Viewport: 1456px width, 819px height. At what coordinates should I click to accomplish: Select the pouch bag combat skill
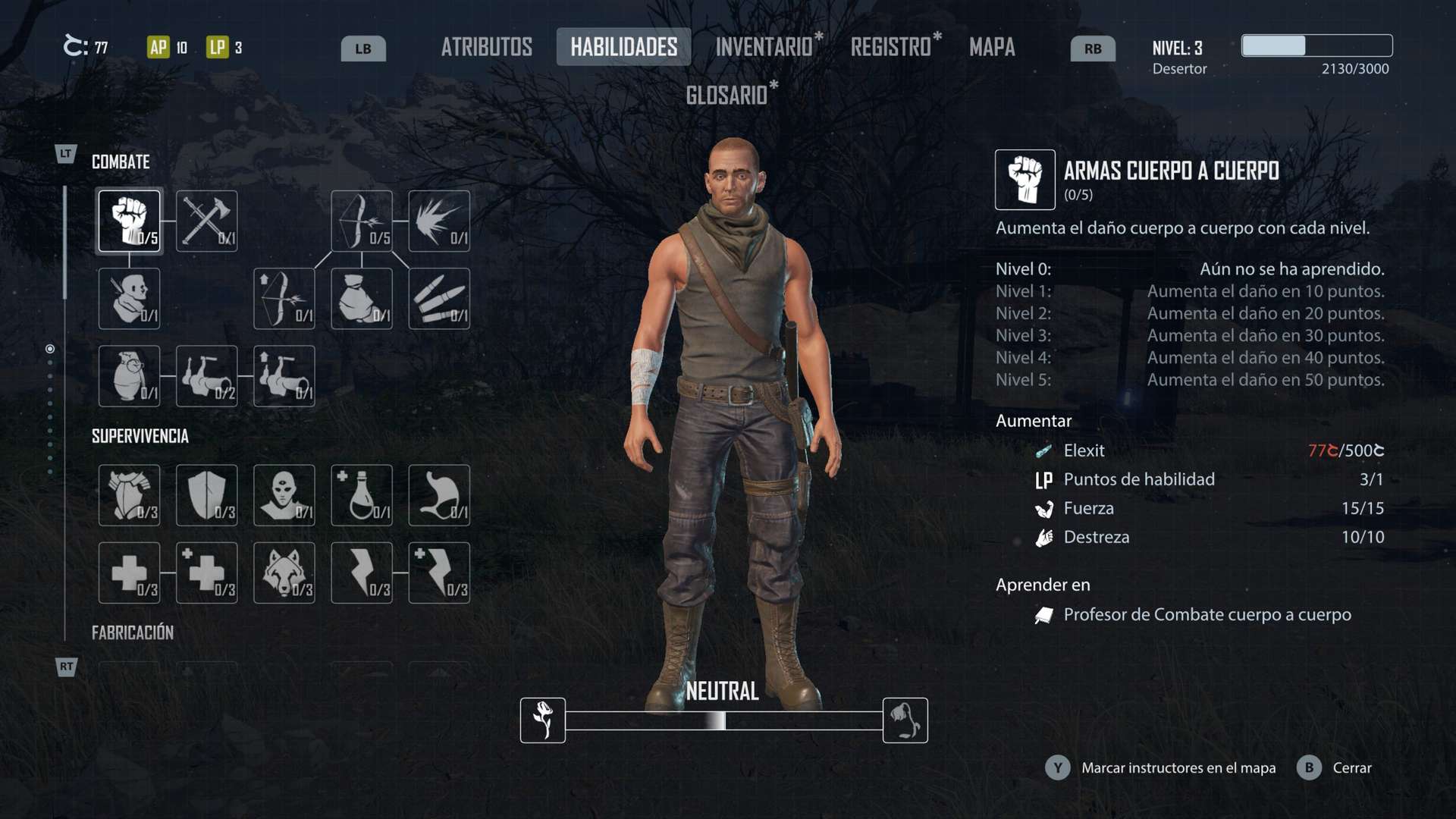click(362, 298)
